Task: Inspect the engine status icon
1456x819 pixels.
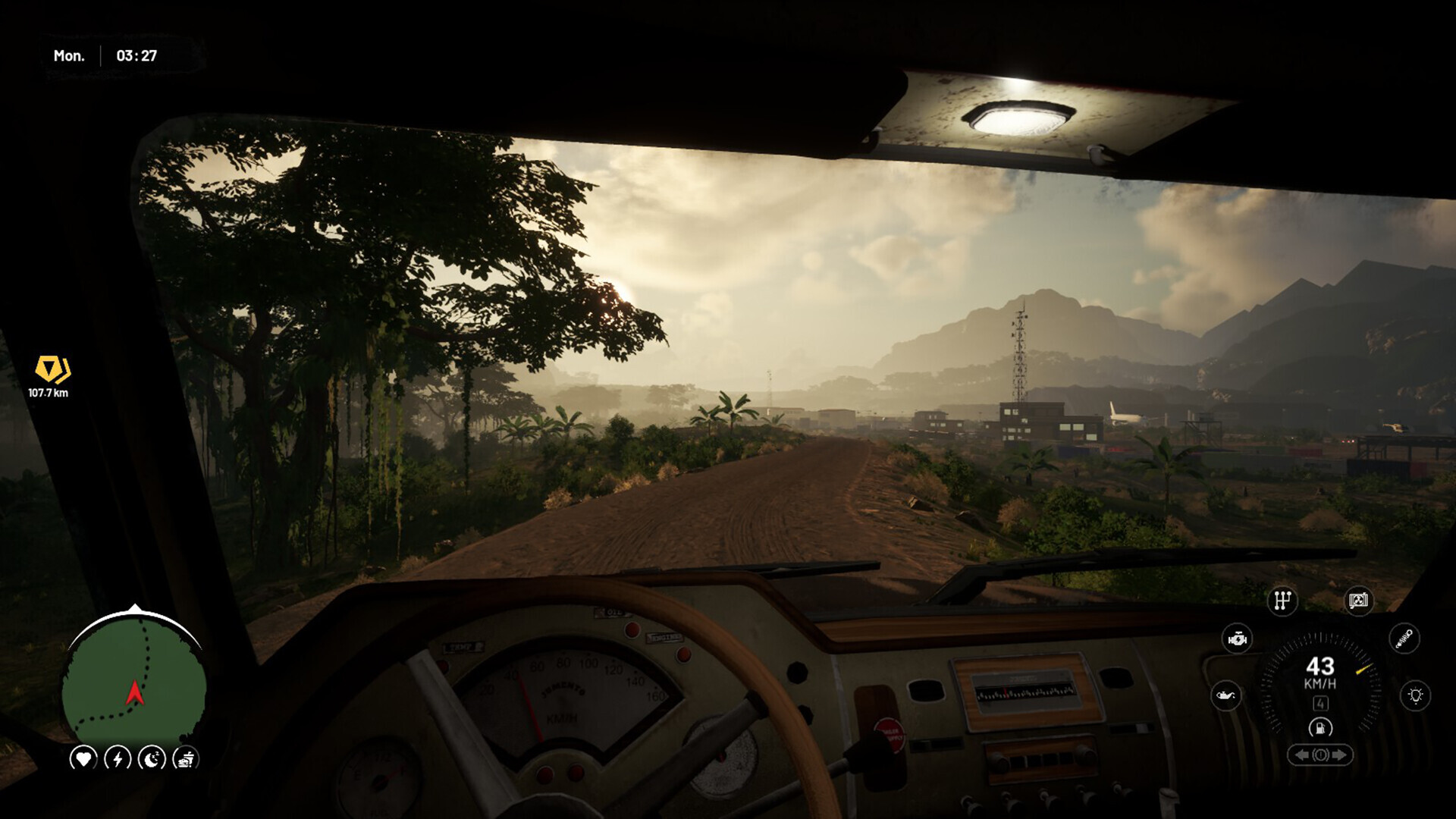Action: (x=1237, y=639)
